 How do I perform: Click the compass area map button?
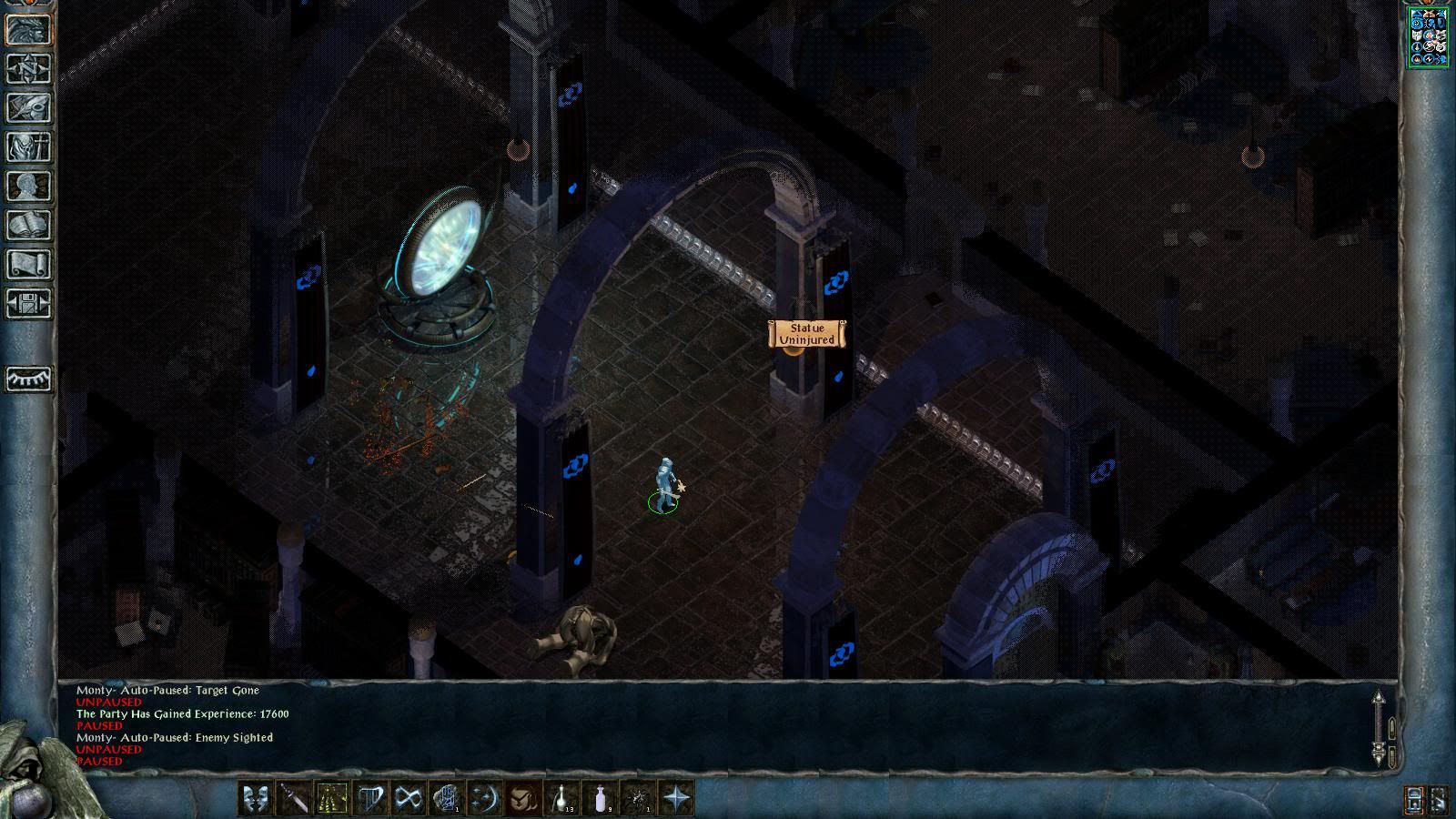tap(28, 68)
